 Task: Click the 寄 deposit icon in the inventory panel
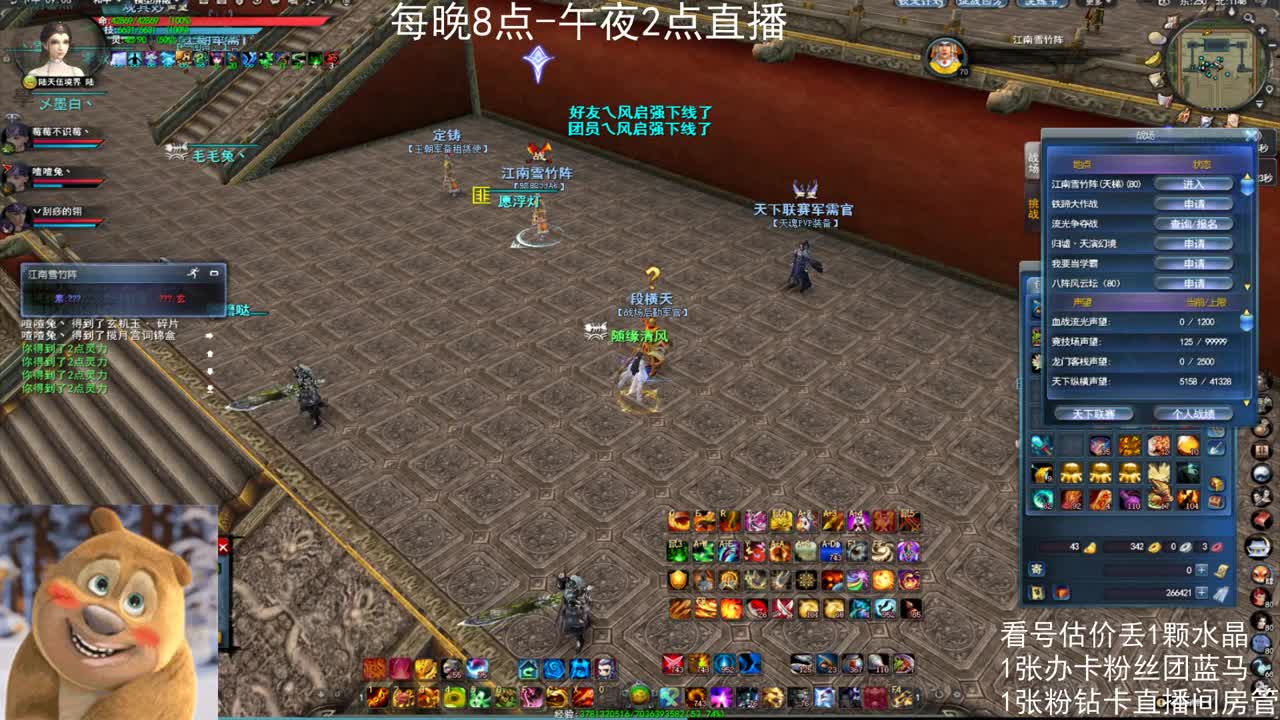[1036, 568]
